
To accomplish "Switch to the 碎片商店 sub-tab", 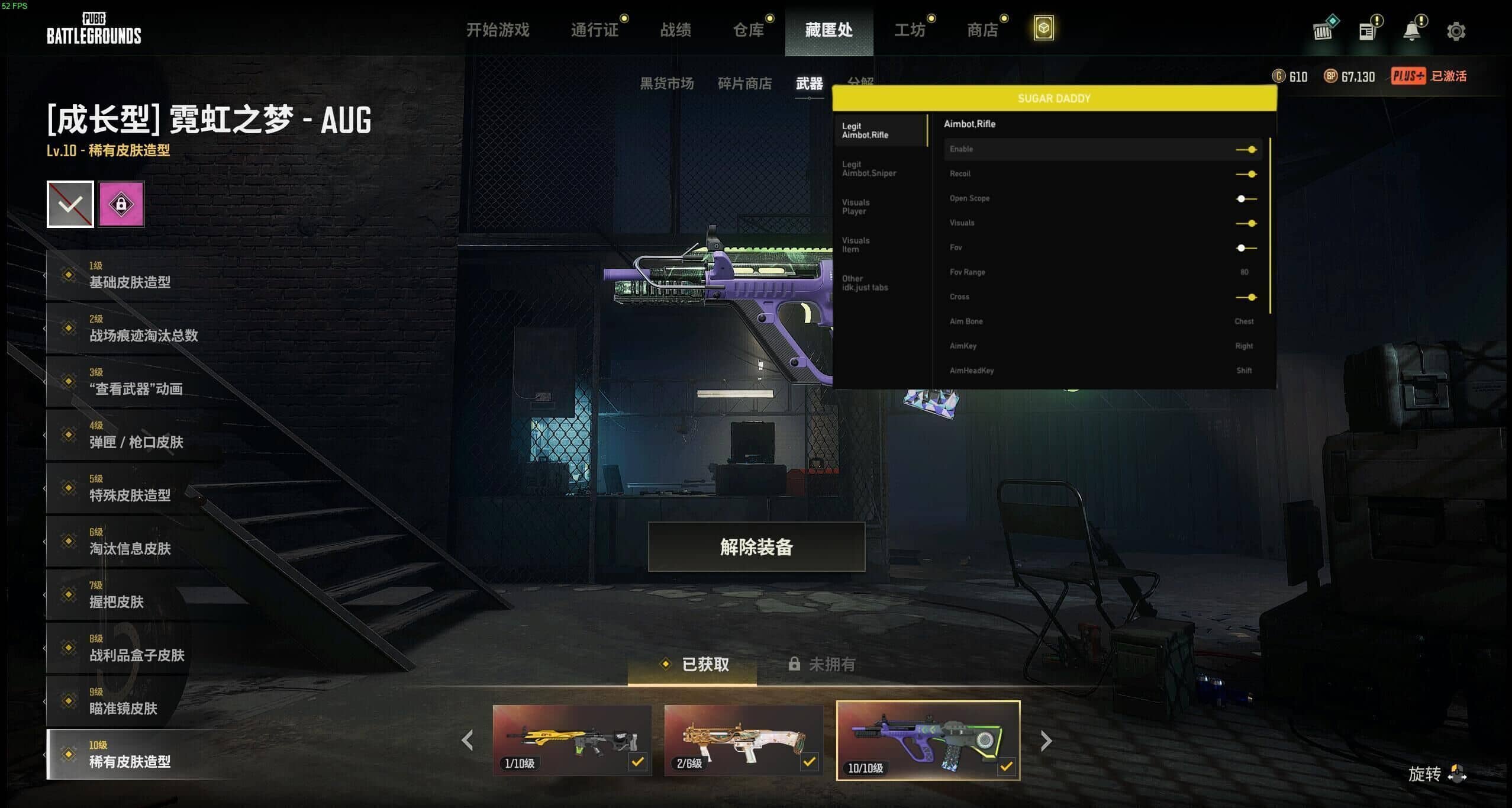I will 744,83.
